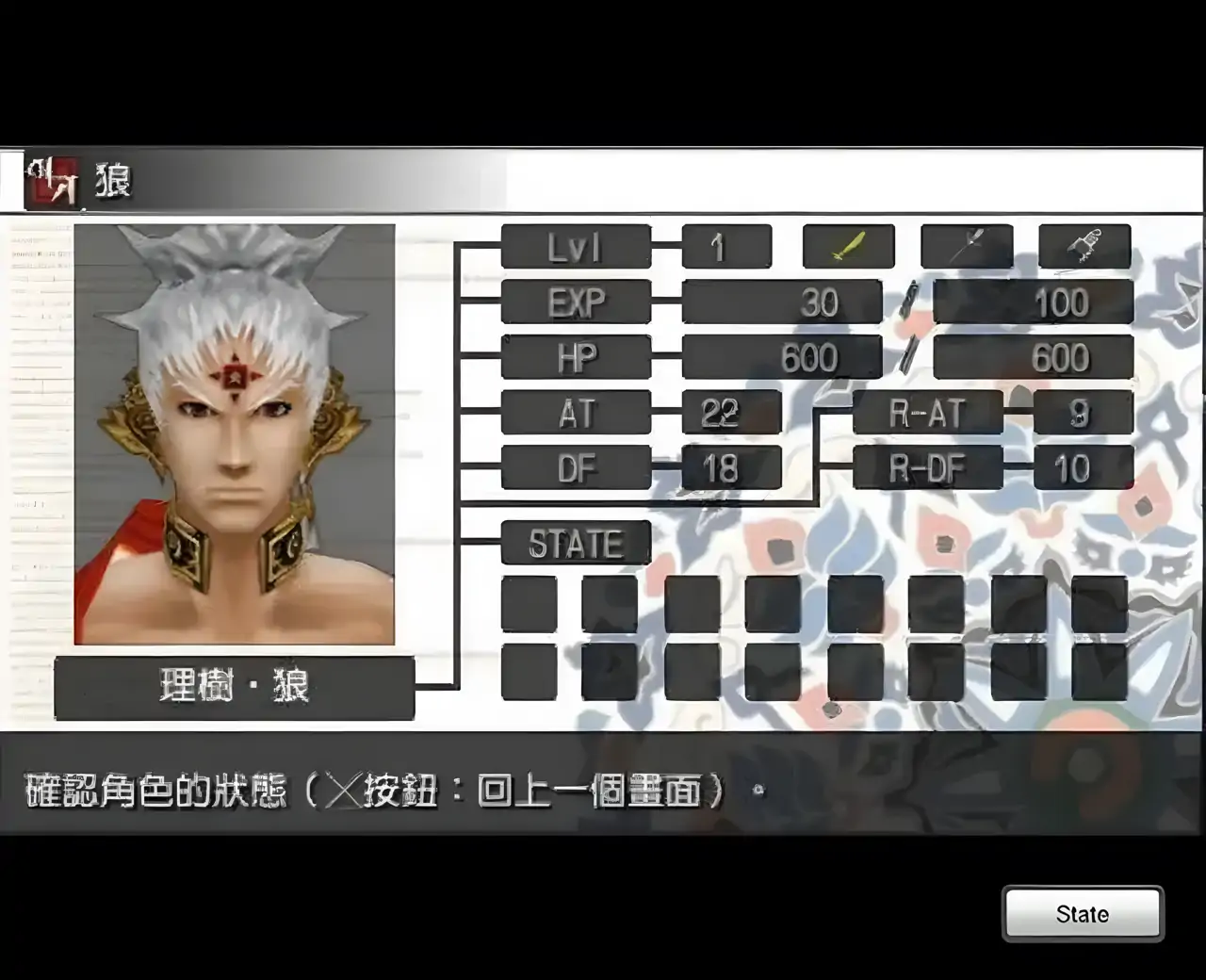Click the gauntlet equipment icon

[1085, 245]
